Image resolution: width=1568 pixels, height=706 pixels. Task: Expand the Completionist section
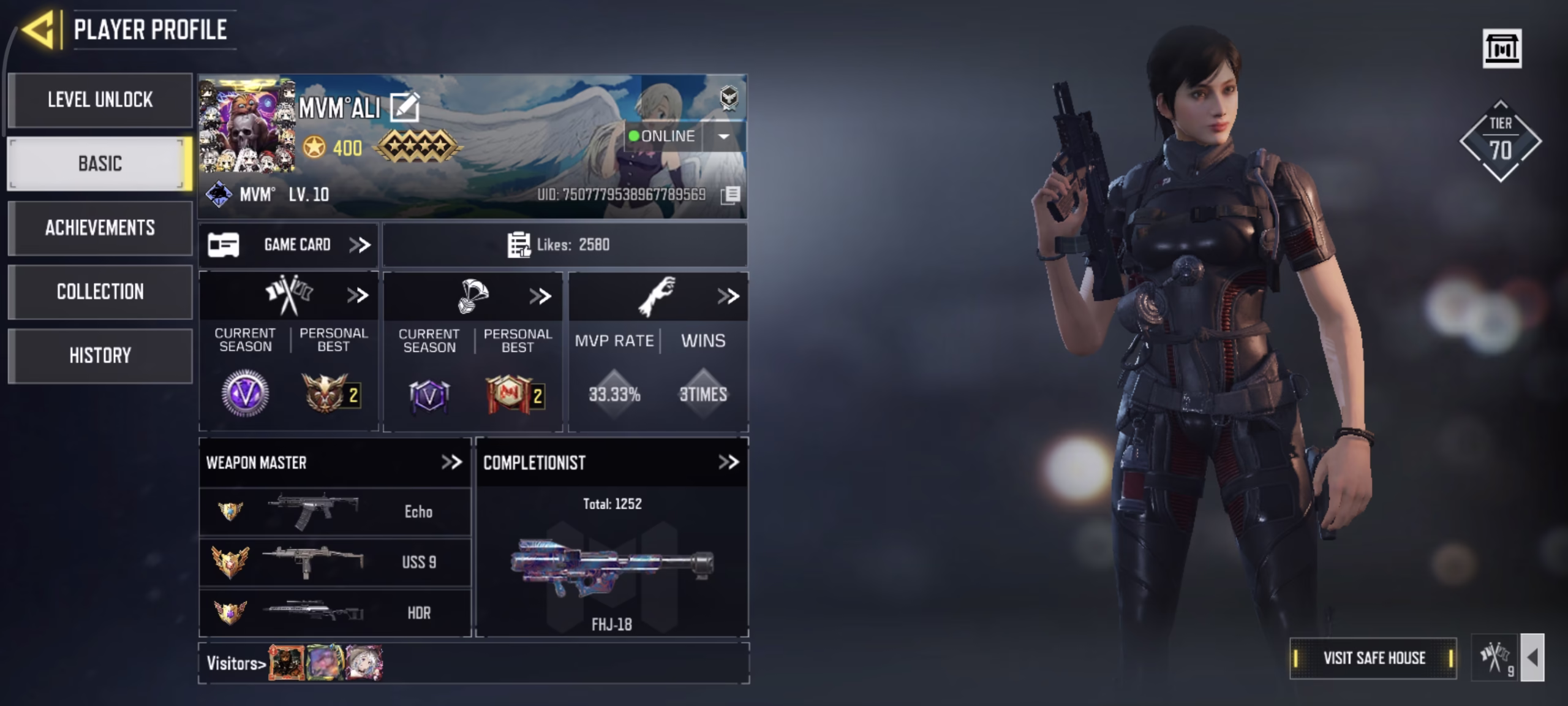(728, 463)
